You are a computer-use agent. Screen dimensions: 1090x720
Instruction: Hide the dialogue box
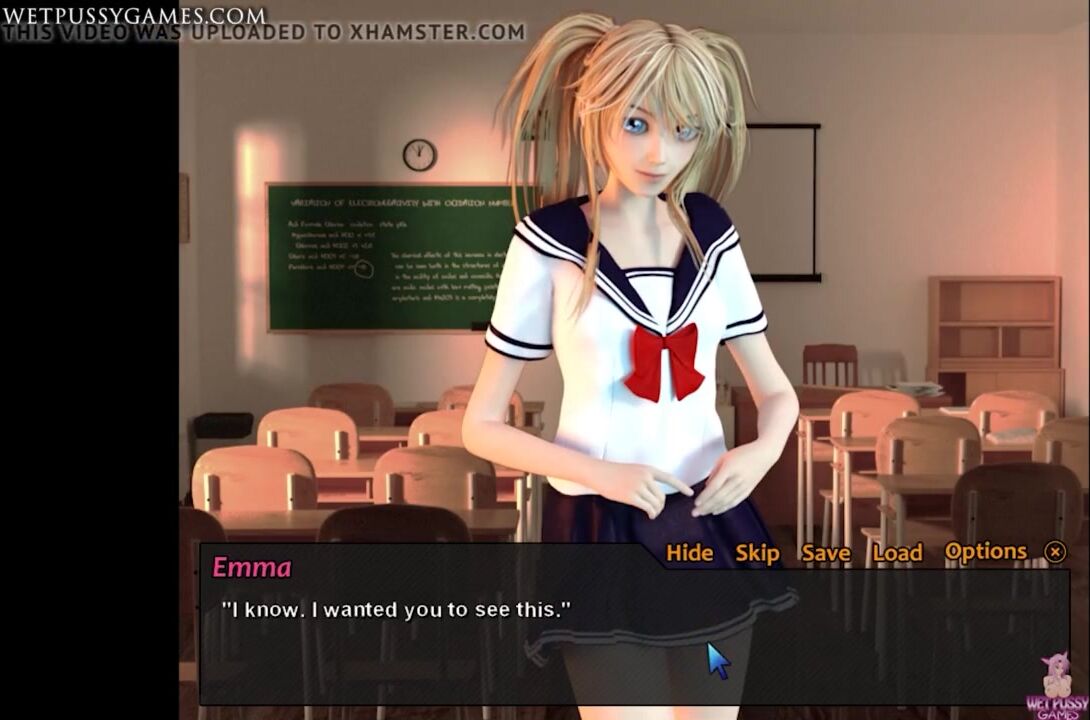click(x=689, y=553)
